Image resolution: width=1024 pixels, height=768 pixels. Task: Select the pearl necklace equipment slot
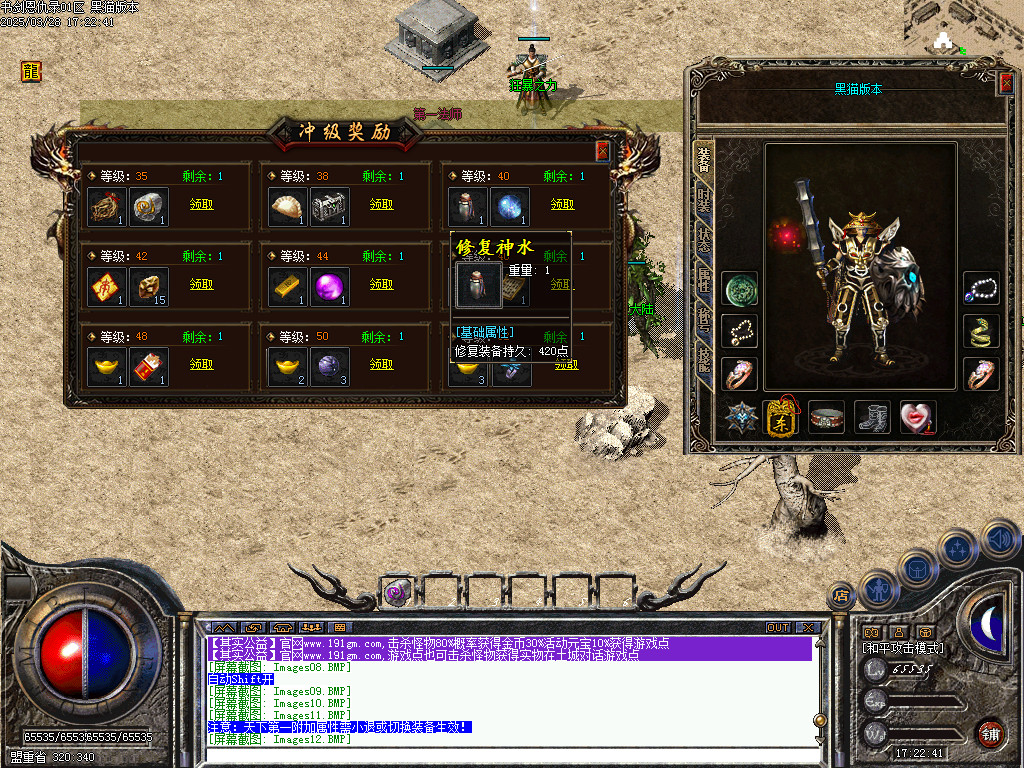click(982, 288)
